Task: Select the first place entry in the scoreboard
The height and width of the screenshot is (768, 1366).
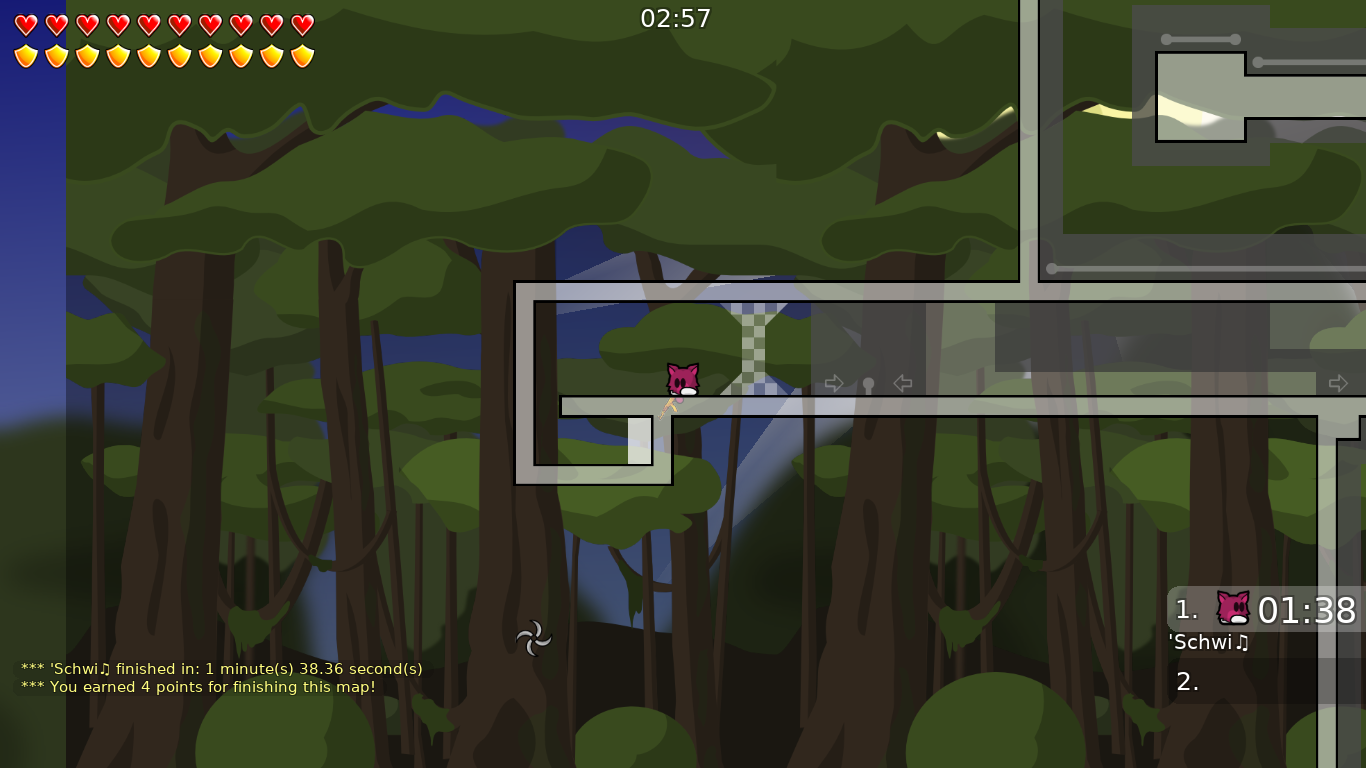Action: click(1186, 609)
